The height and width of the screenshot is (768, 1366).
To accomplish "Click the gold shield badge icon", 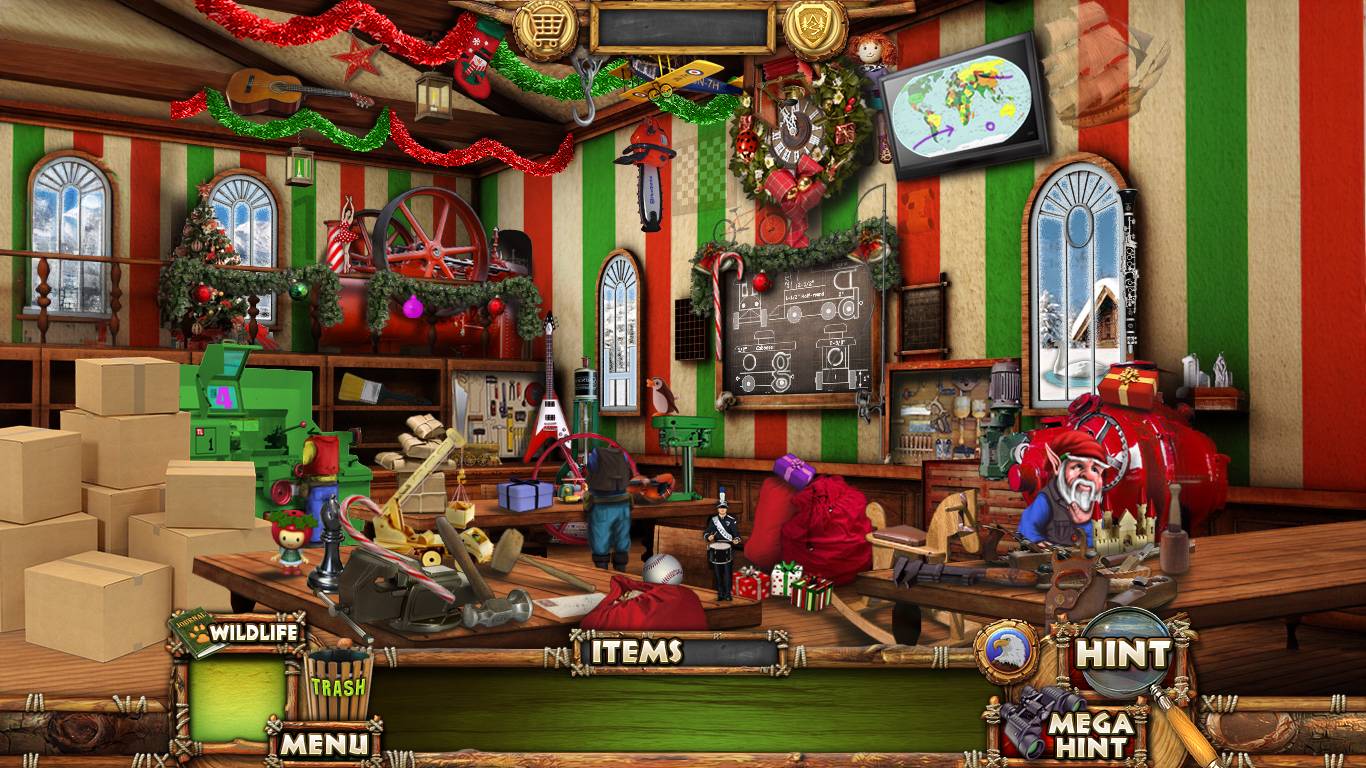I will coord(815,27).
